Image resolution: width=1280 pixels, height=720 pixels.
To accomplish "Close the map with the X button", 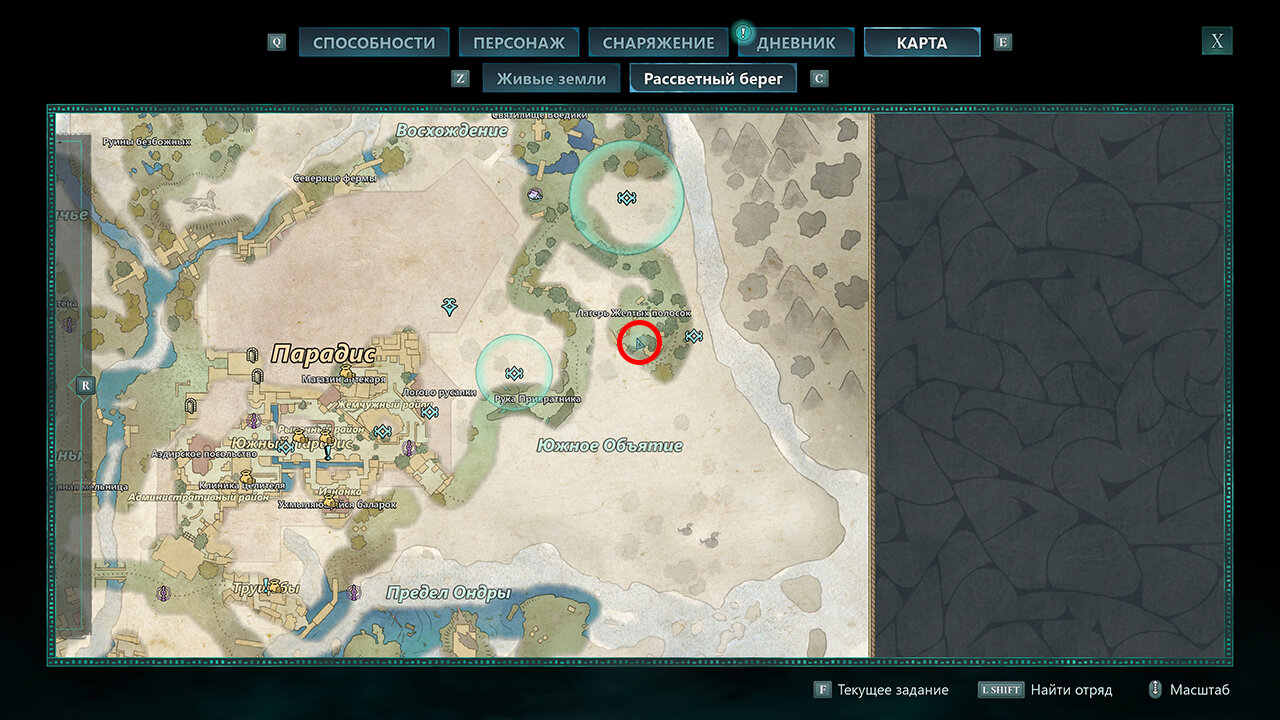I will point(1216,41).
